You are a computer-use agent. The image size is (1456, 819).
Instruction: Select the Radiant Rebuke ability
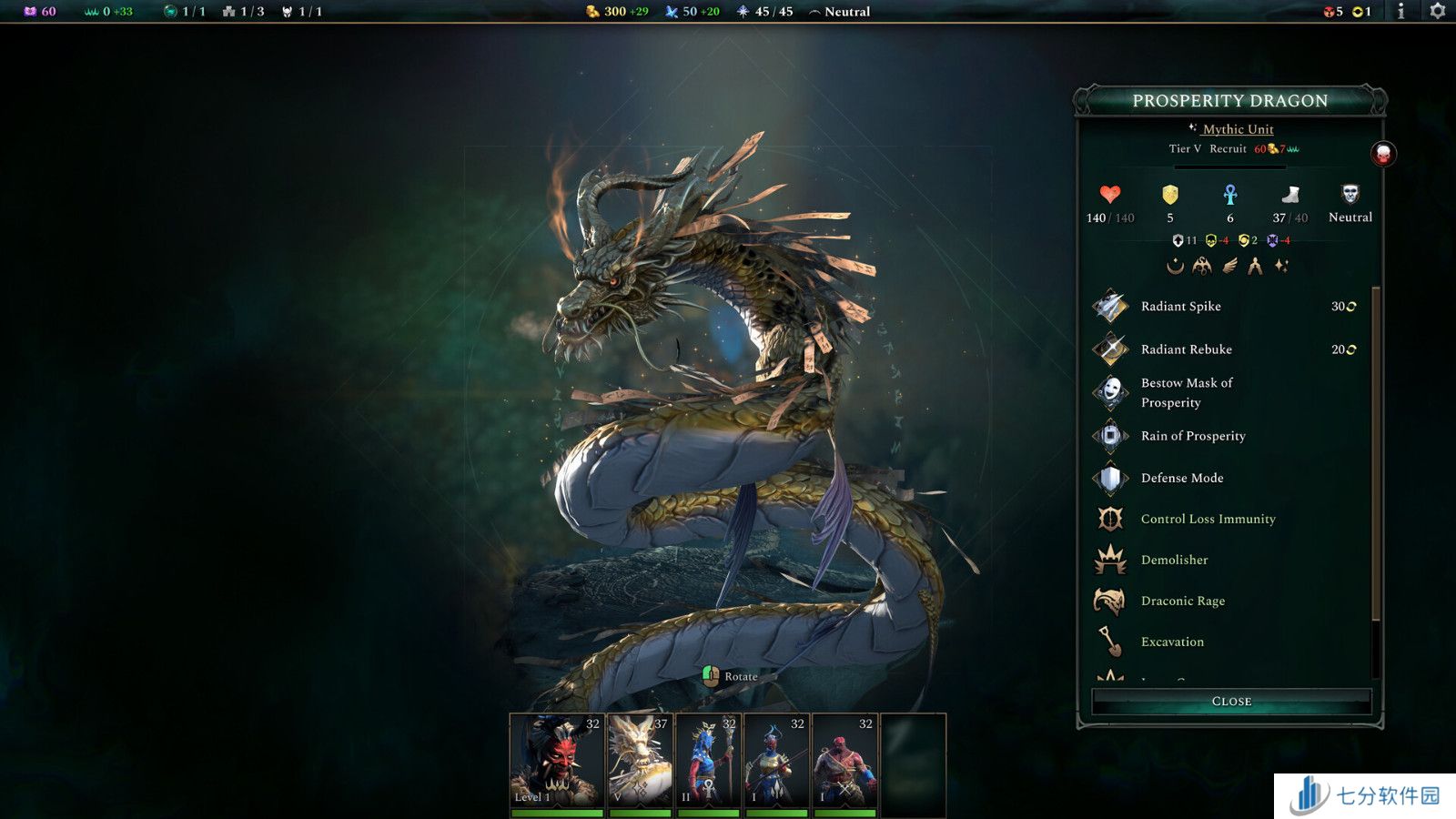pyautogui.click(x=1186, y=349)
